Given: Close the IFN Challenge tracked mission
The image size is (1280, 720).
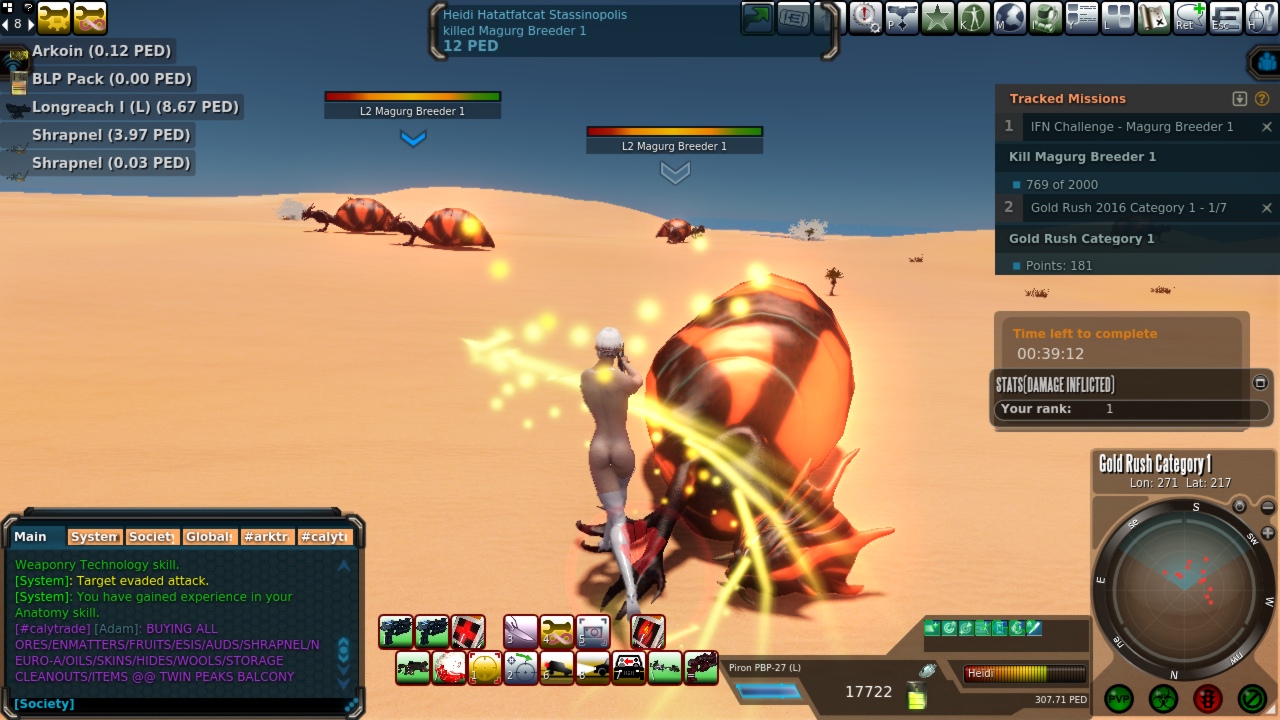Looking at the screenshot, I should [x=1266, y=127].
